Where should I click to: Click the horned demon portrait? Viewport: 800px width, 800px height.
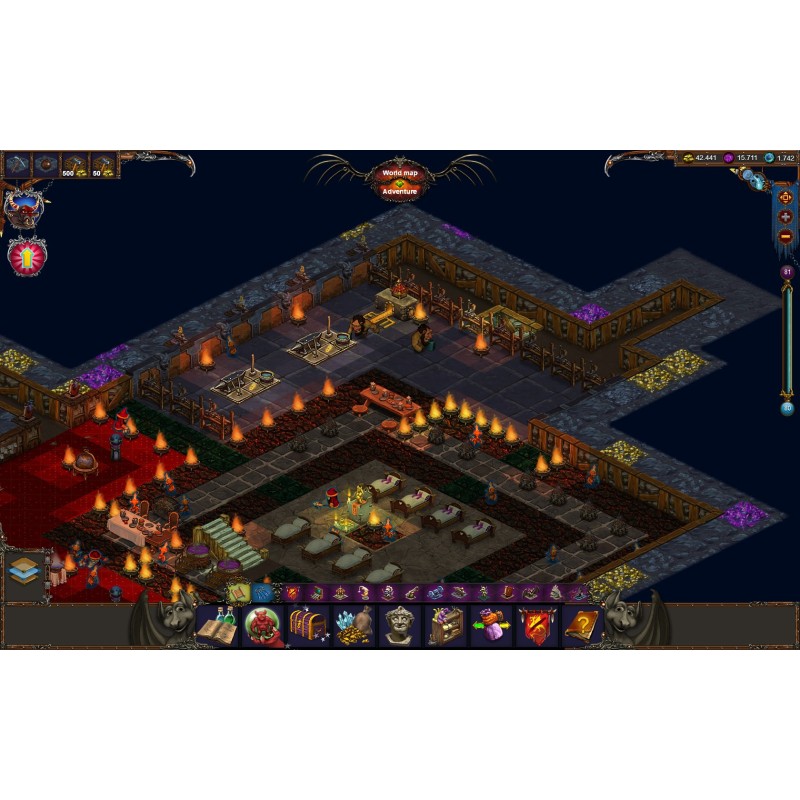click(22, 208)
